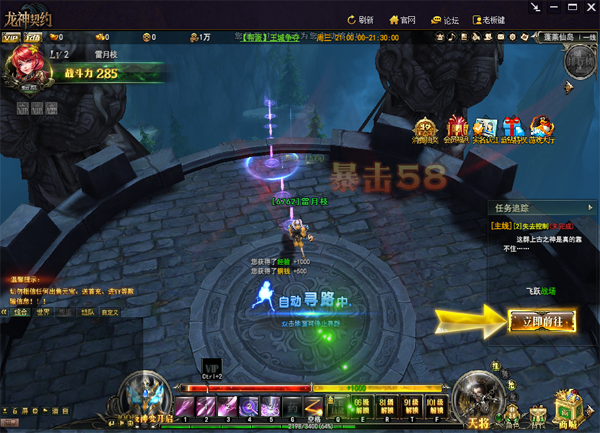This screenshot has height=433, width=600.
Task: Activate the first skill slot on hotbar
Action: tap(185, 405)
